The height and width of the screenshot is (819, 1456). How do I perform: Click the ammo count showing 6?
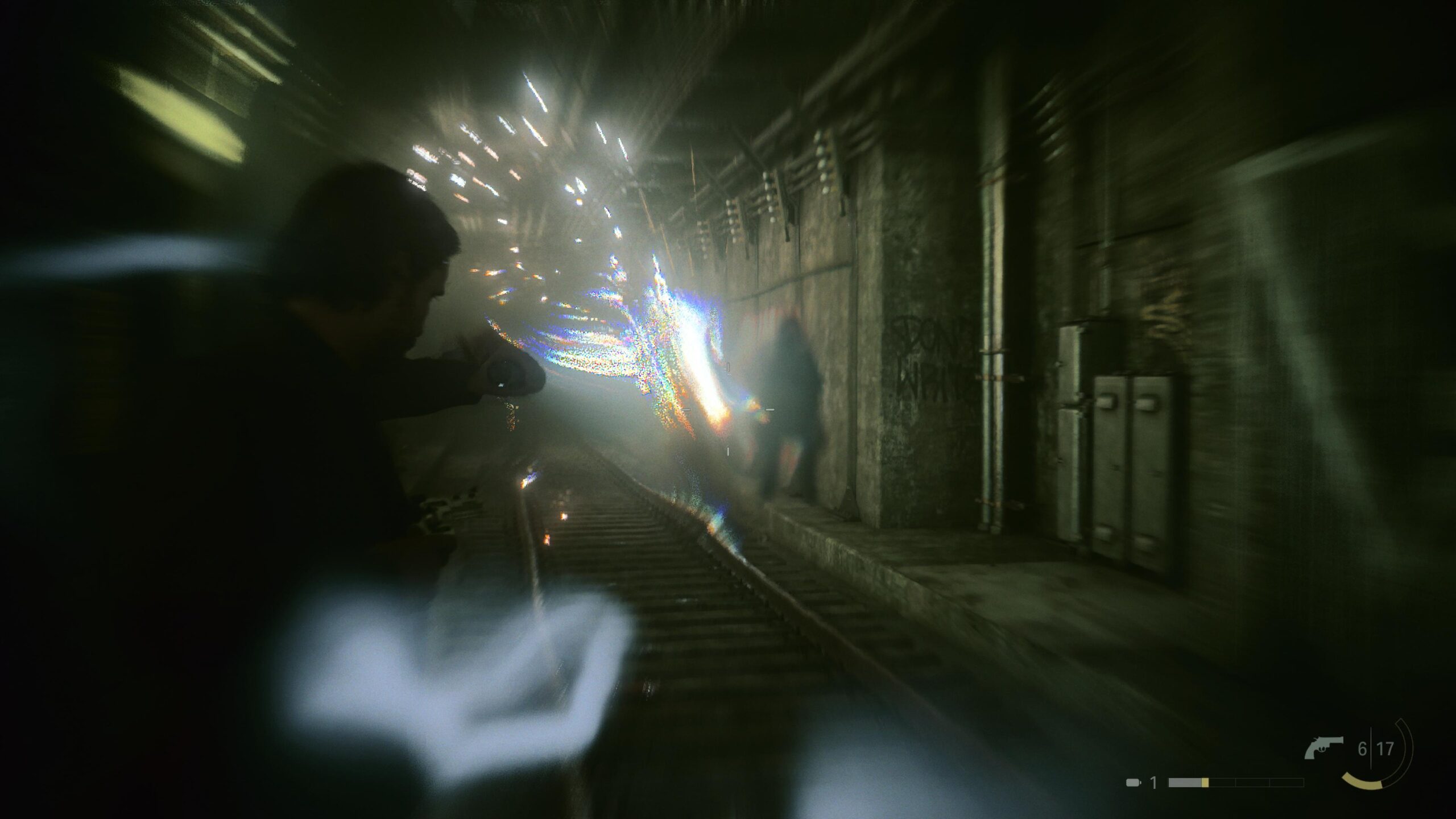coord(1362,747)
